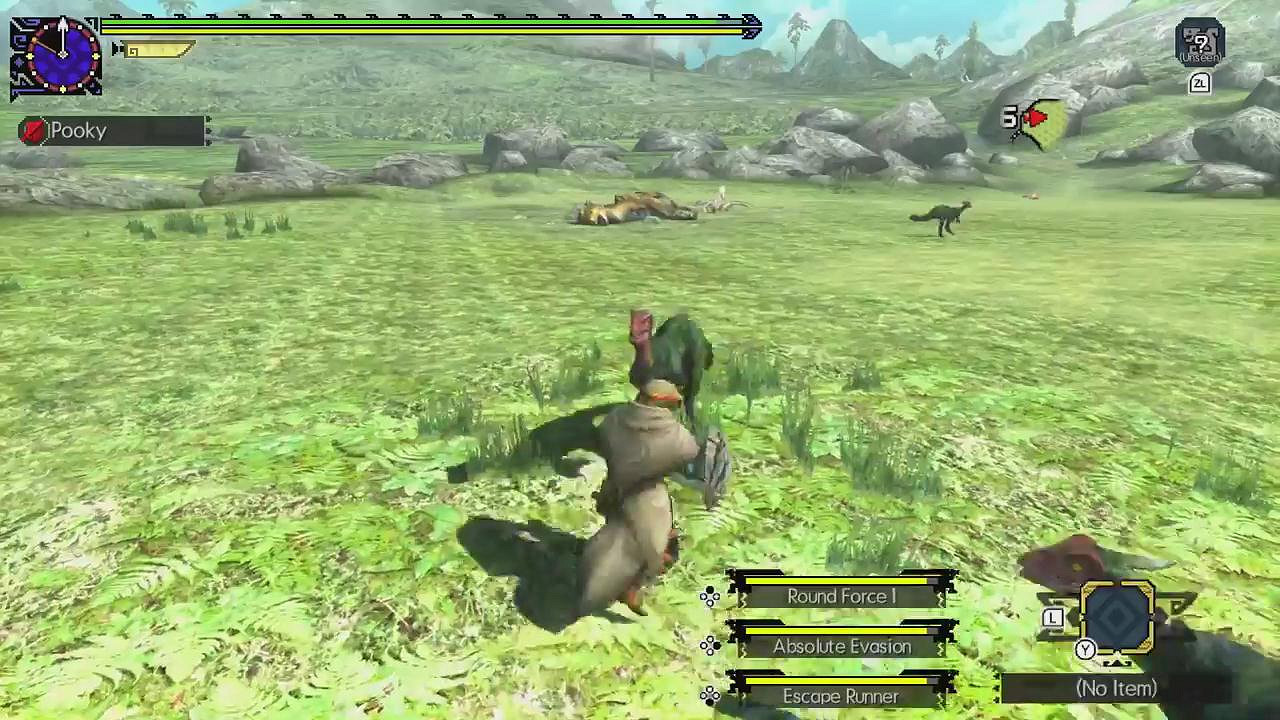
Task: Activate the Round Force I hunting art
Action: 840,596
